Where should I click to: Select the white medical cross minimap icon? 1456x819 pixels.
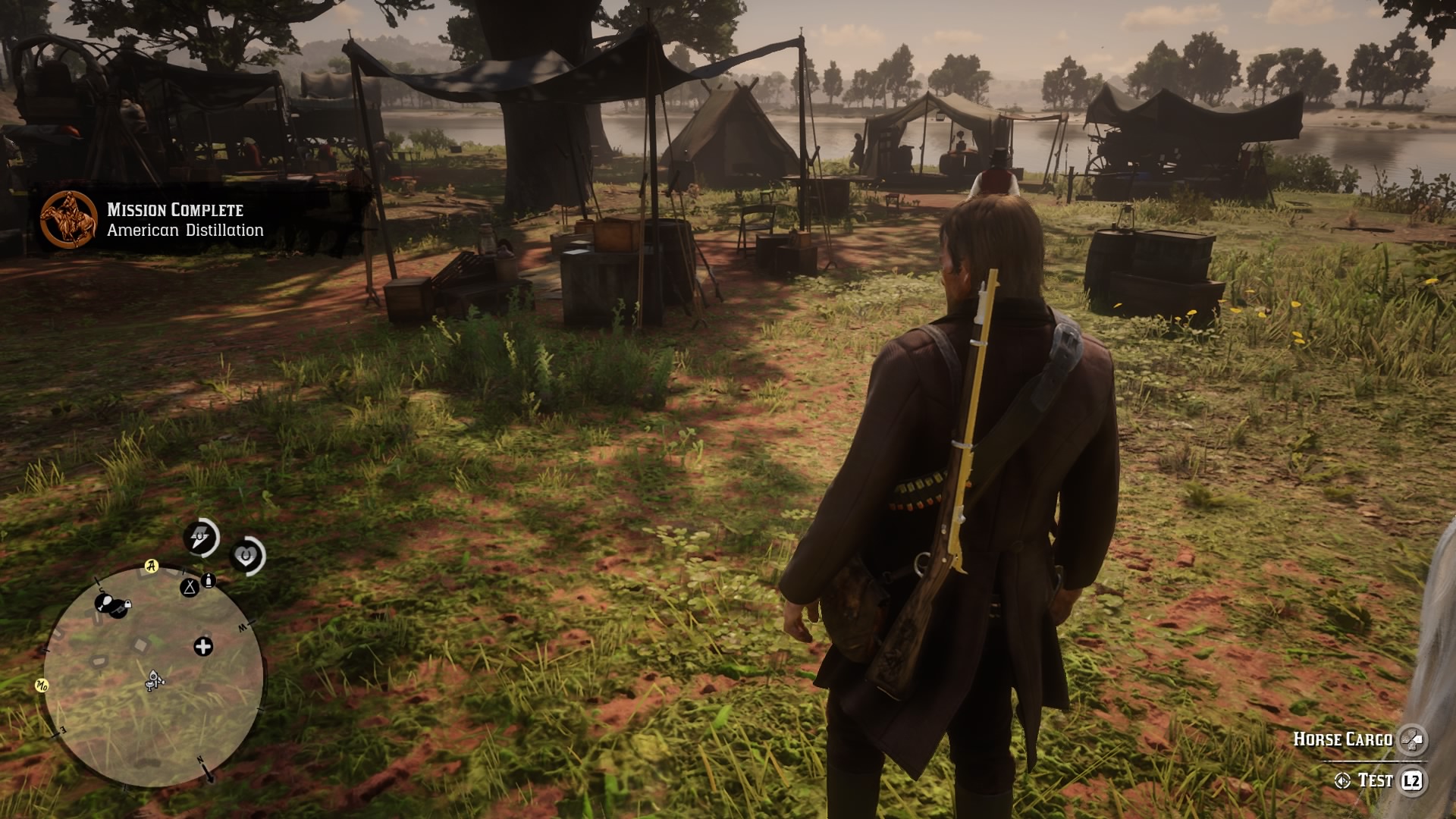203,645
